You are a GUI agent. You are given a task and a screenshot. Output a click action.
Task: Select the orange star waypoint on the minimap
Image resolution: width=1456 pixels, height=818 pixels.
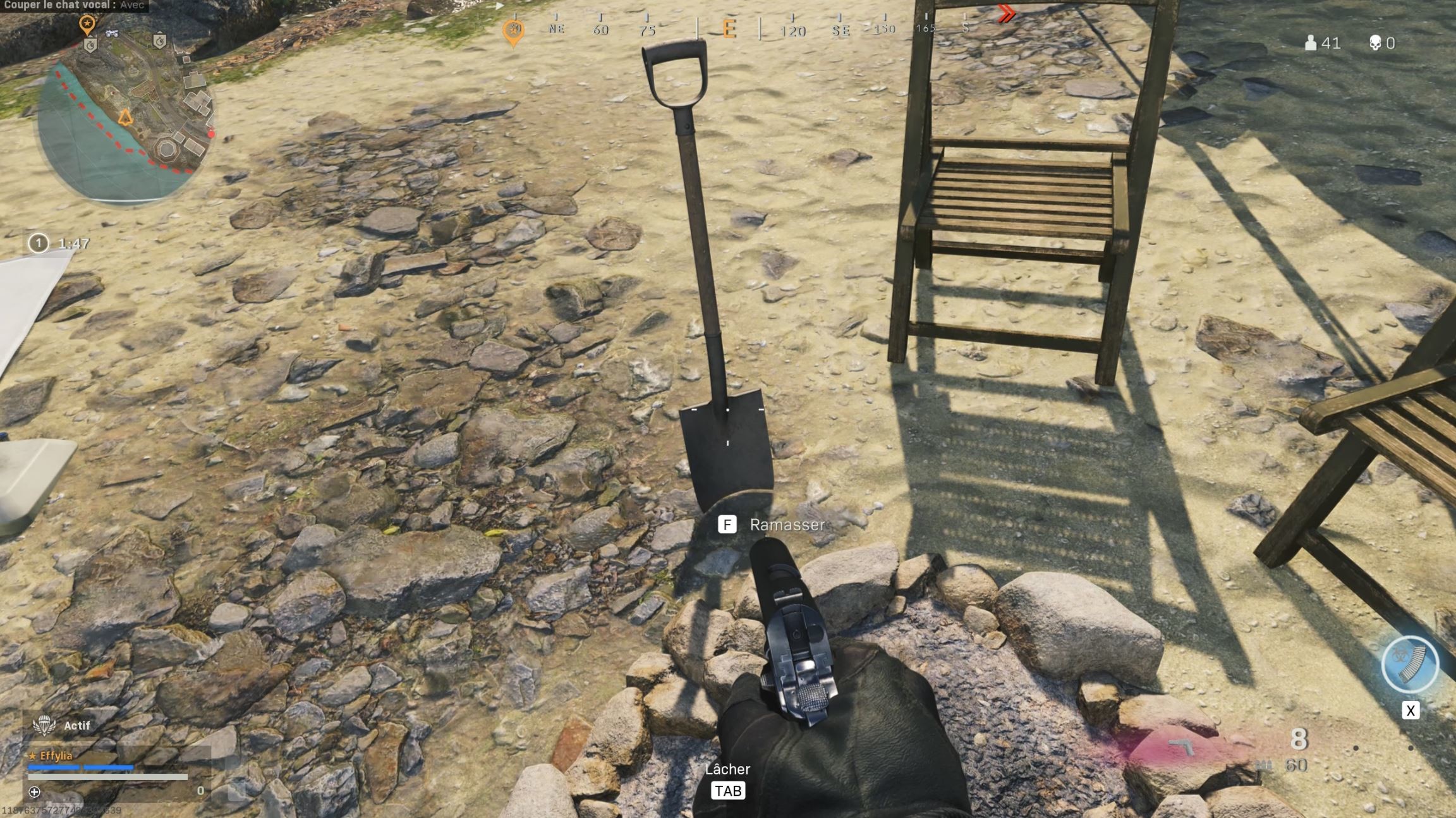point(87,22)
